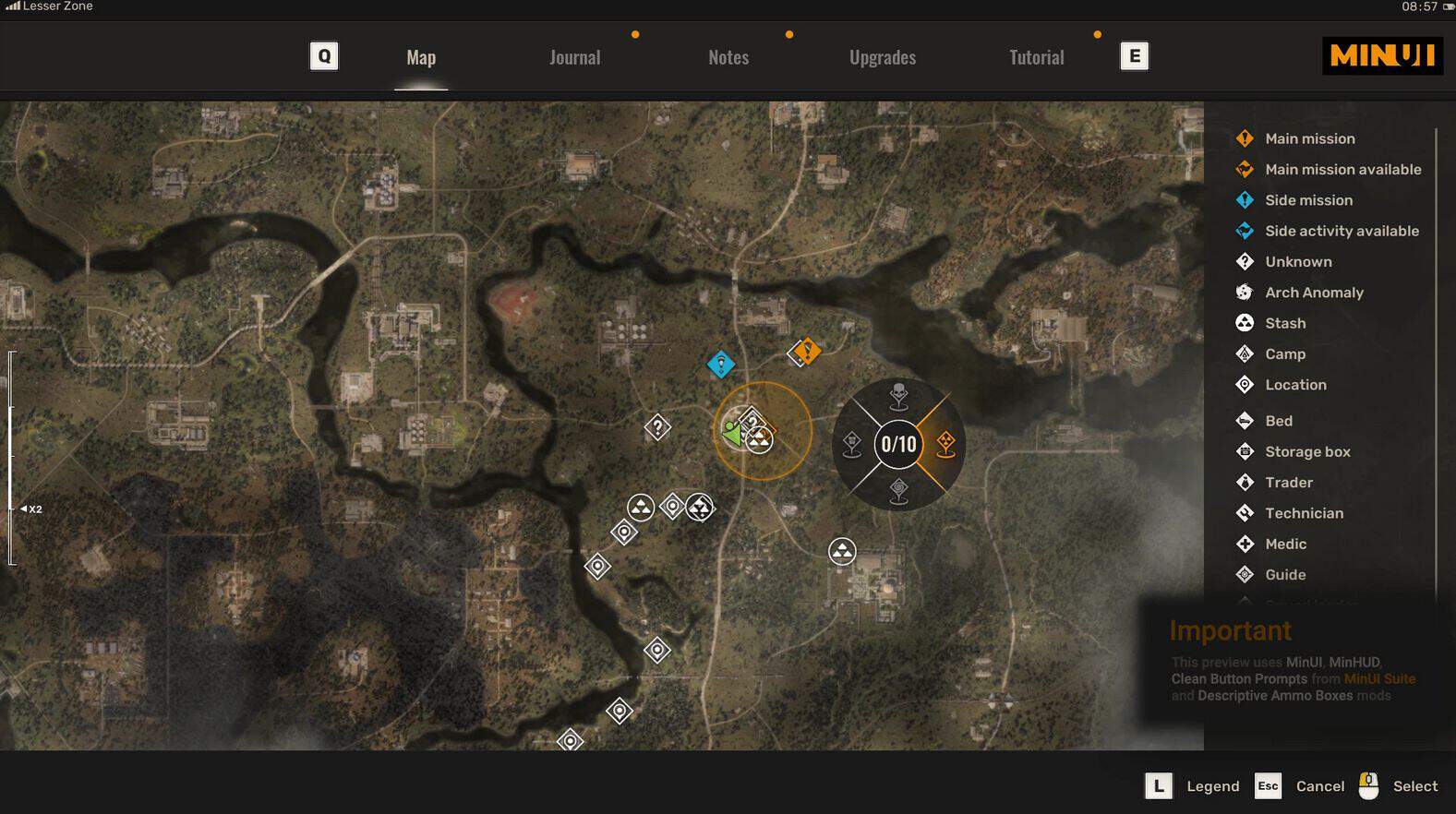Select the Map tab

click(421, 57)
